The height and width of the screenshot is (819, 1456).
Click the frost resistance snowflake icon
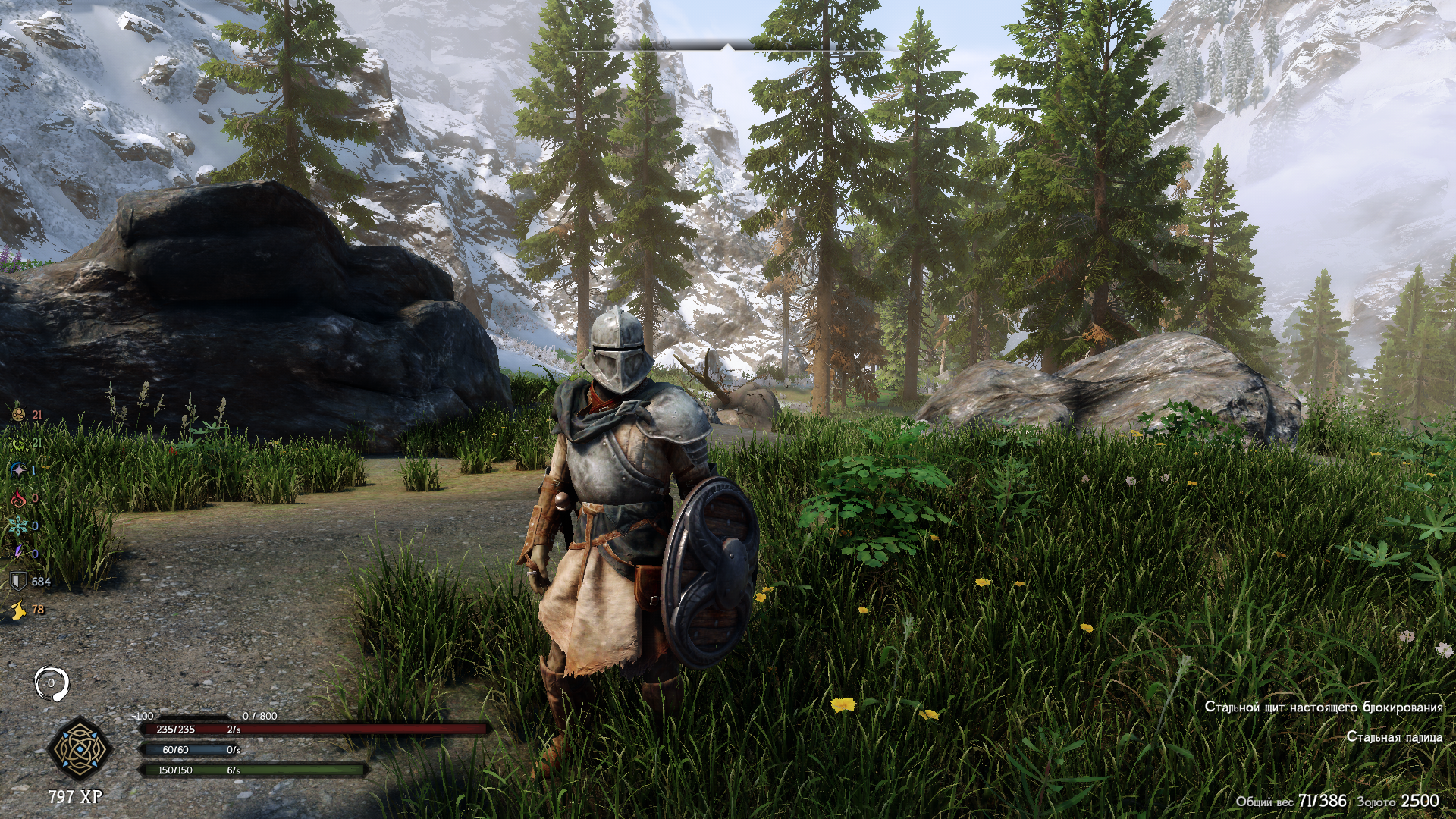pos(17,526)
